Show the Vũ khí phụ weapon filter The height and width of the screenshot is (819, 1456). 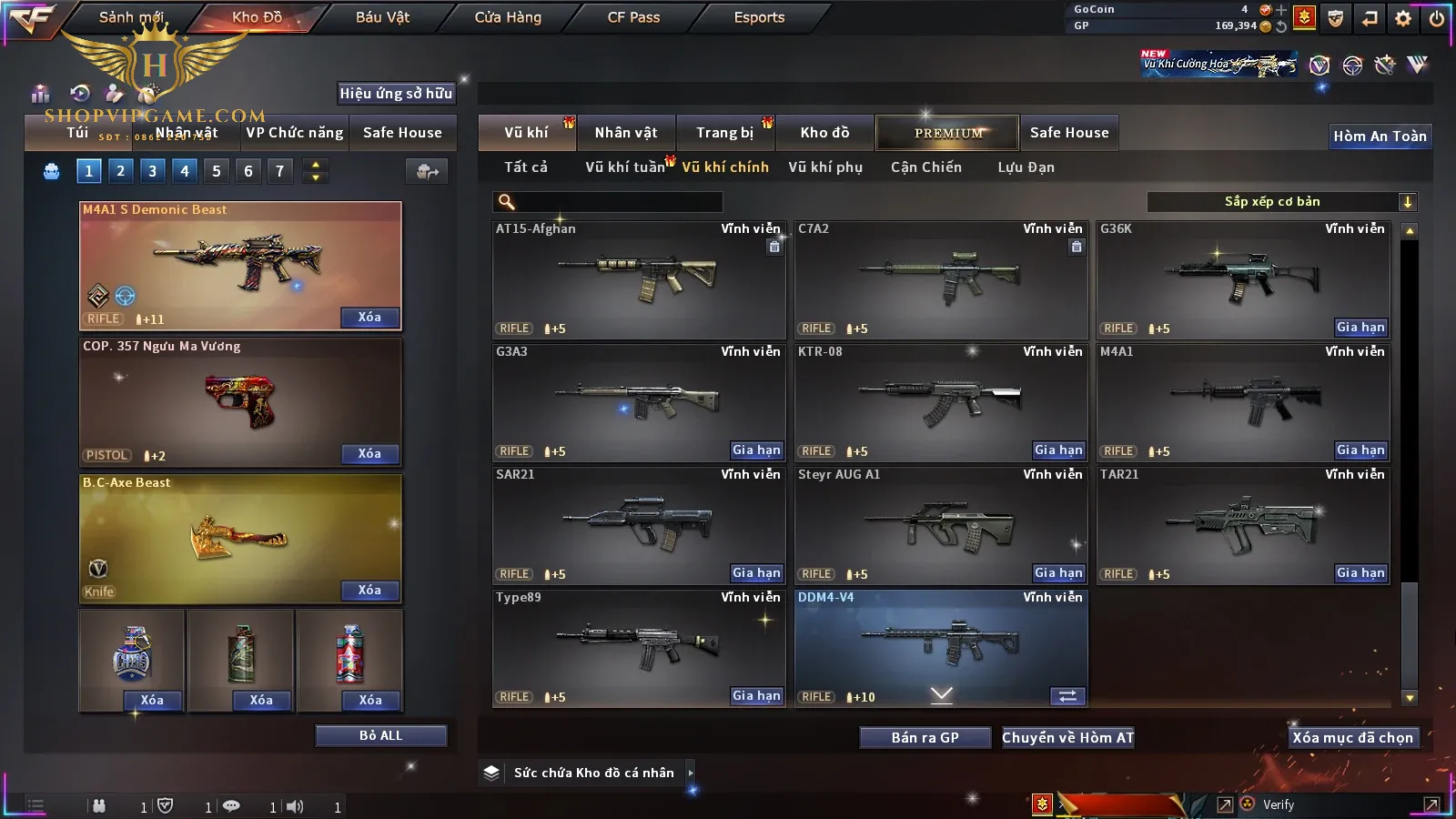click(x=825, y=167)
